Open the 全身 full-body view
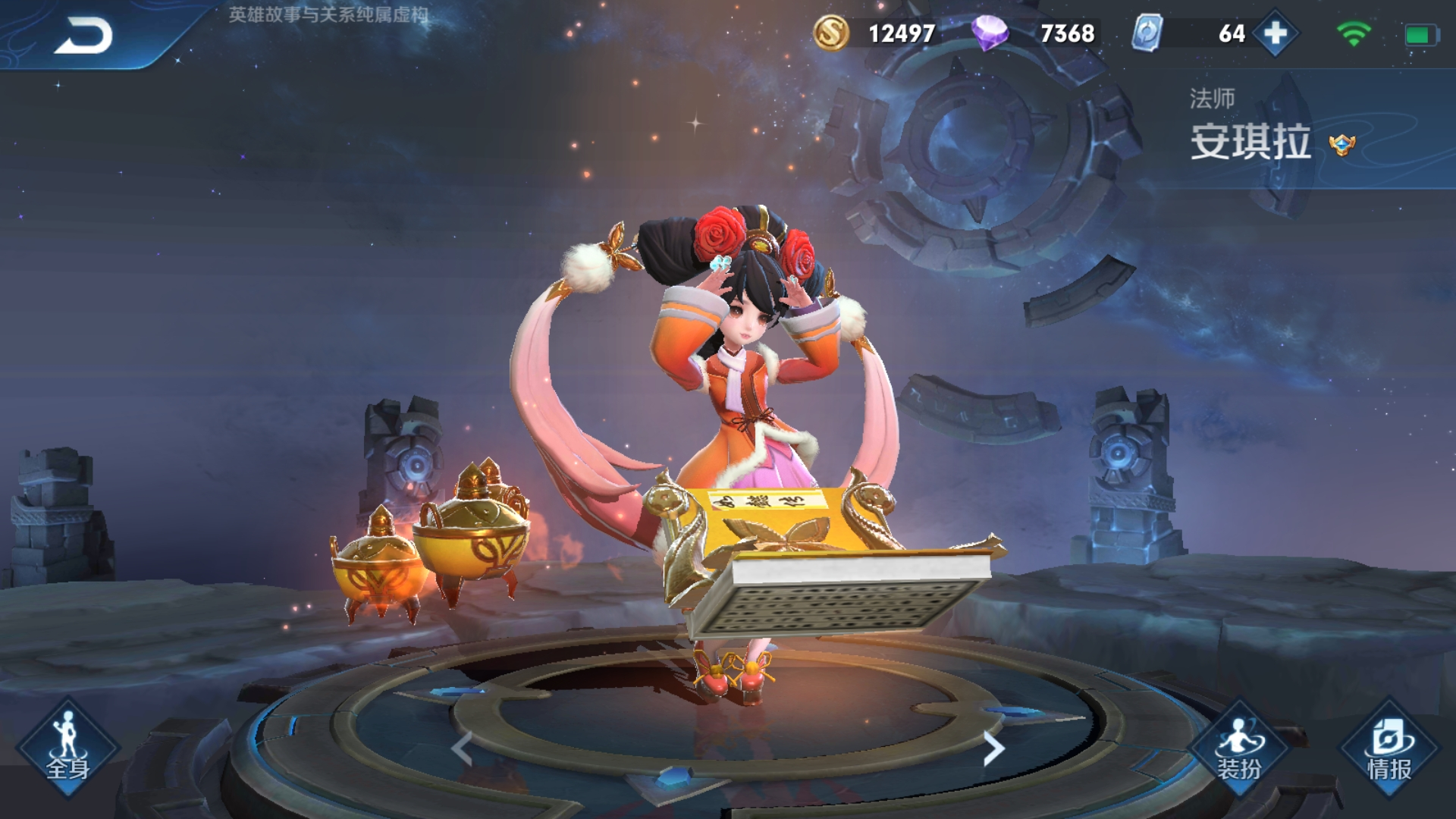 point(67,748)
